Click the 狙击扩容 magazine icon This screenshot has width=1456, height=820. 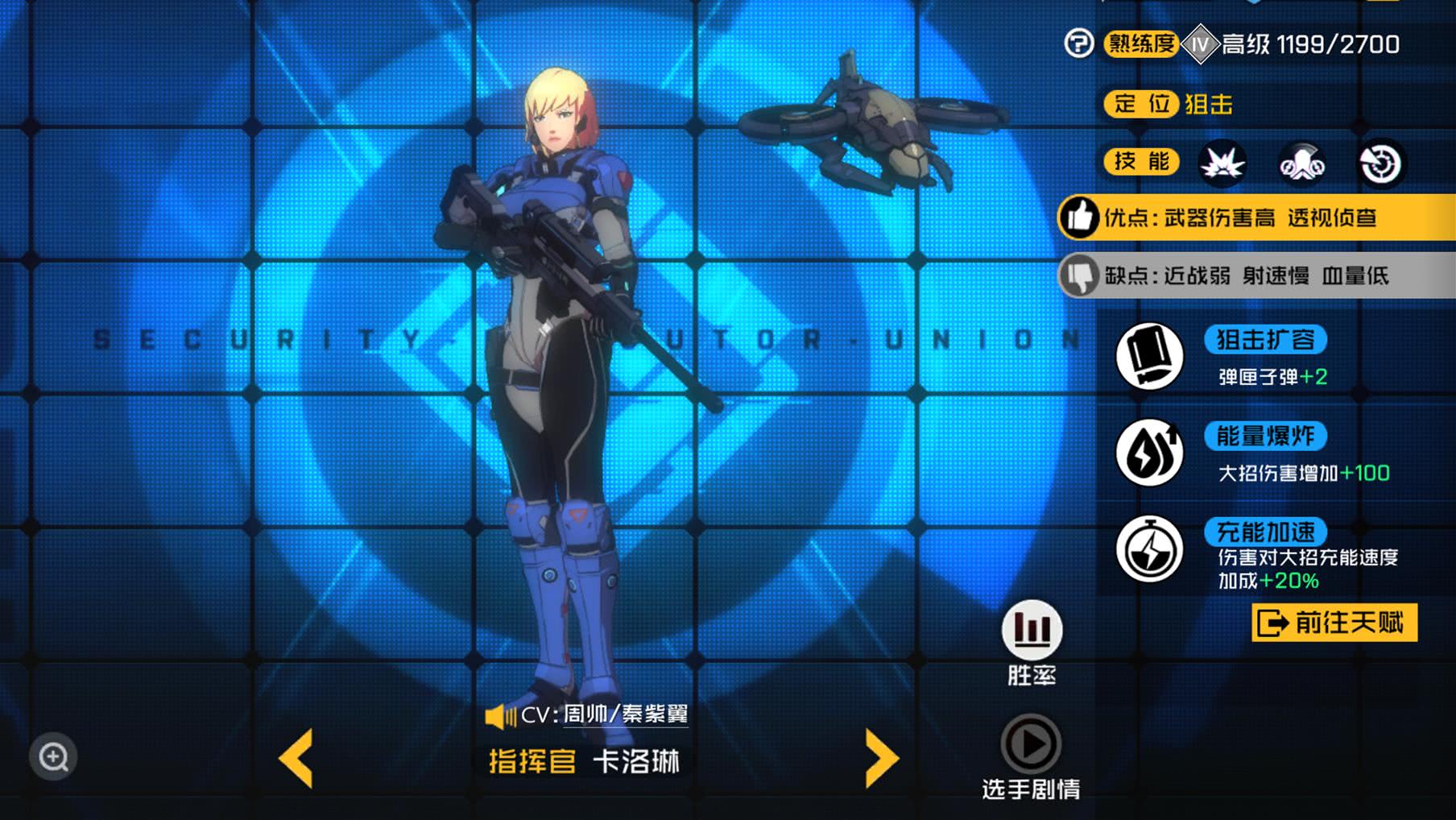[x=1149, y=357]
